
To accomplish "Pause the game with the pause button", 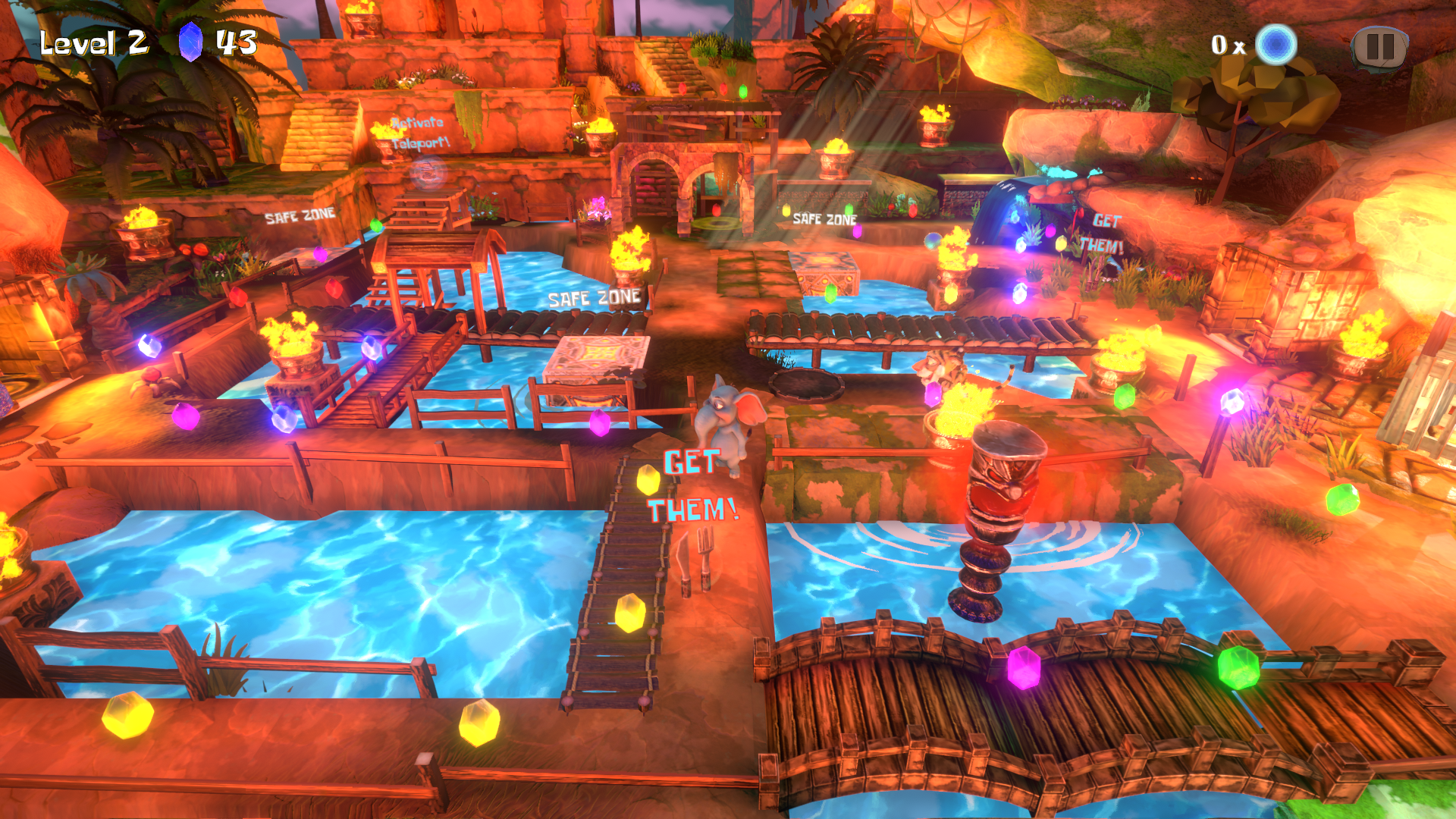I will [x=1379, y=47].
